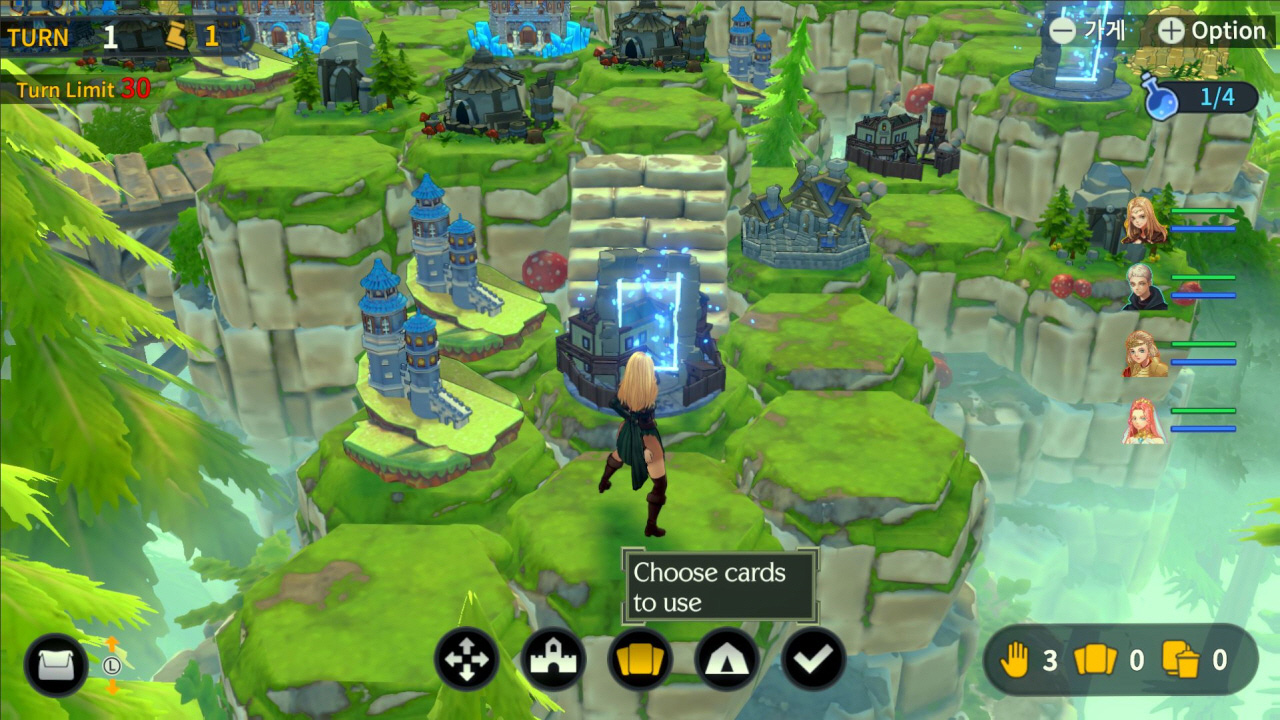The width and height of the screenshot is (1280, 720).
Task: Open the card deck box icon bottom-left
Action: click(x=55, y=663)
